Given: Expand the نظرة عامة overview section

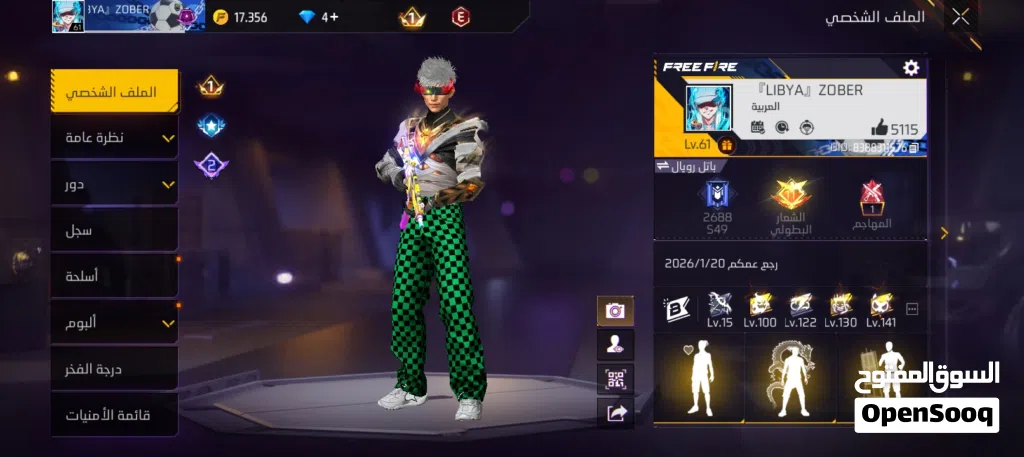Looking at the screenshot, I should click(115, 137).
